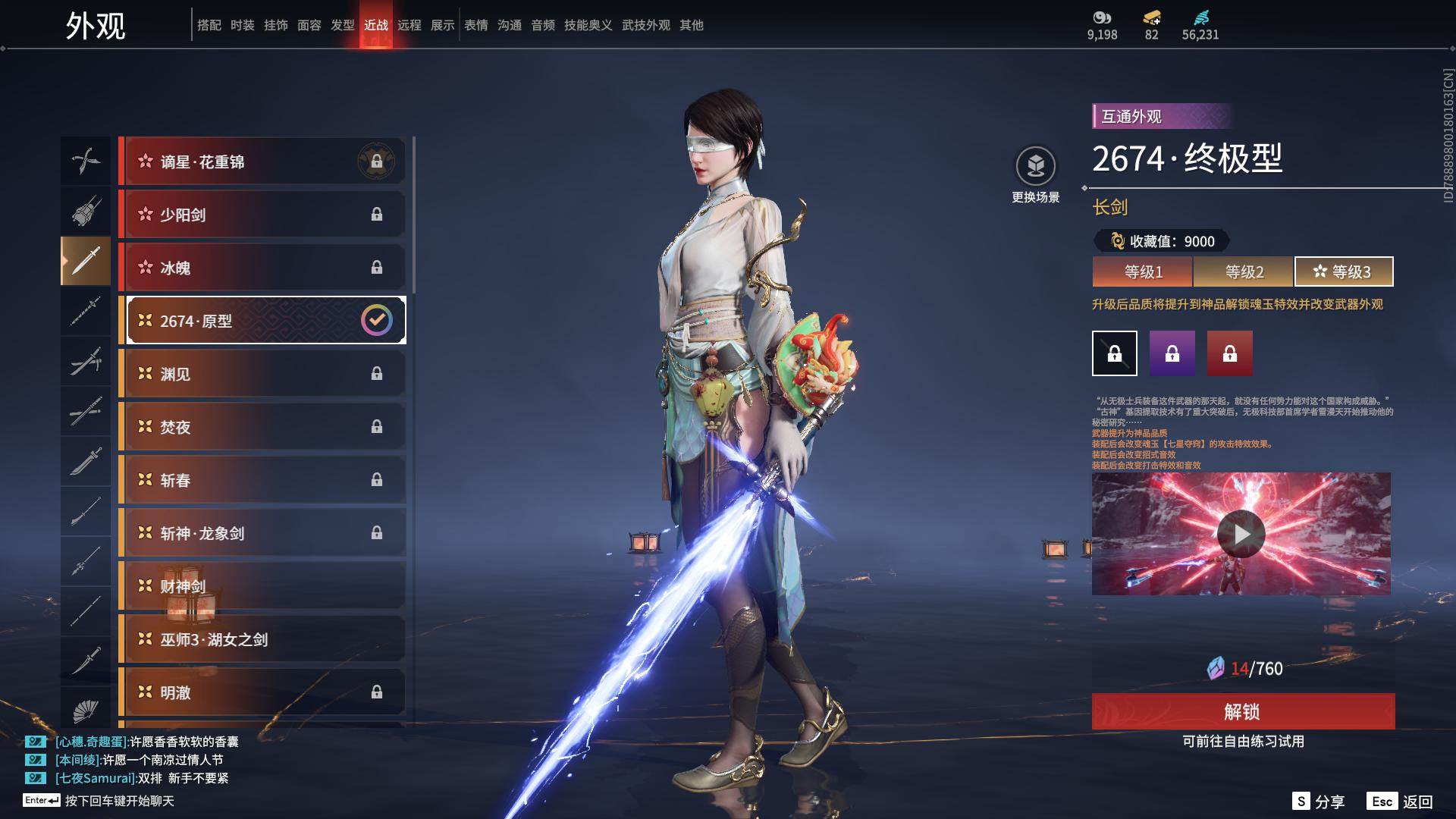Click 返回 to go back

(1401, 802)
